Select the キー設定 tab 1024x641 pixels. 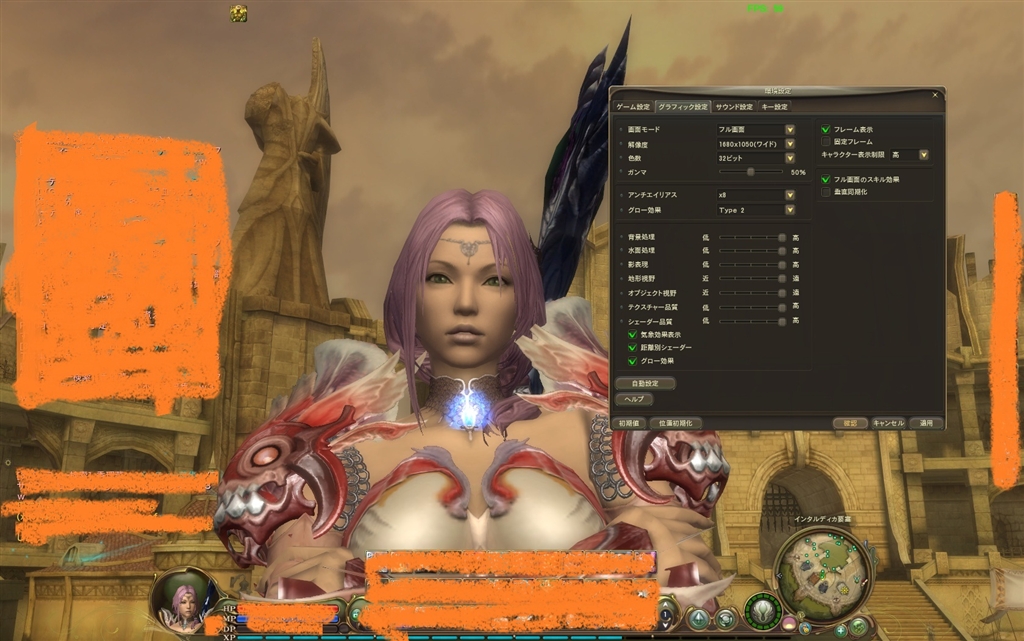775,107
